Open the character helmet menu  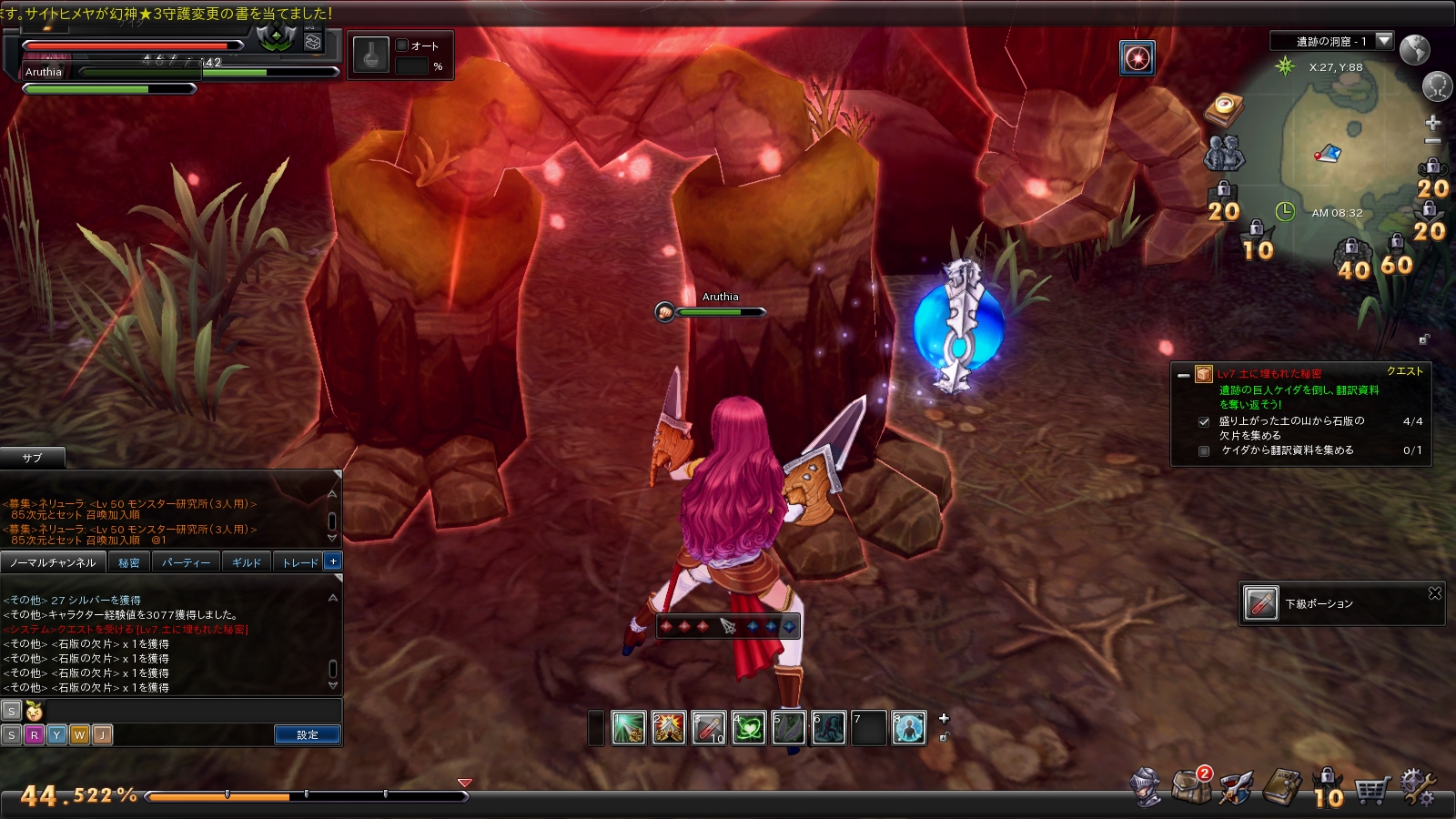[1146, 787]
